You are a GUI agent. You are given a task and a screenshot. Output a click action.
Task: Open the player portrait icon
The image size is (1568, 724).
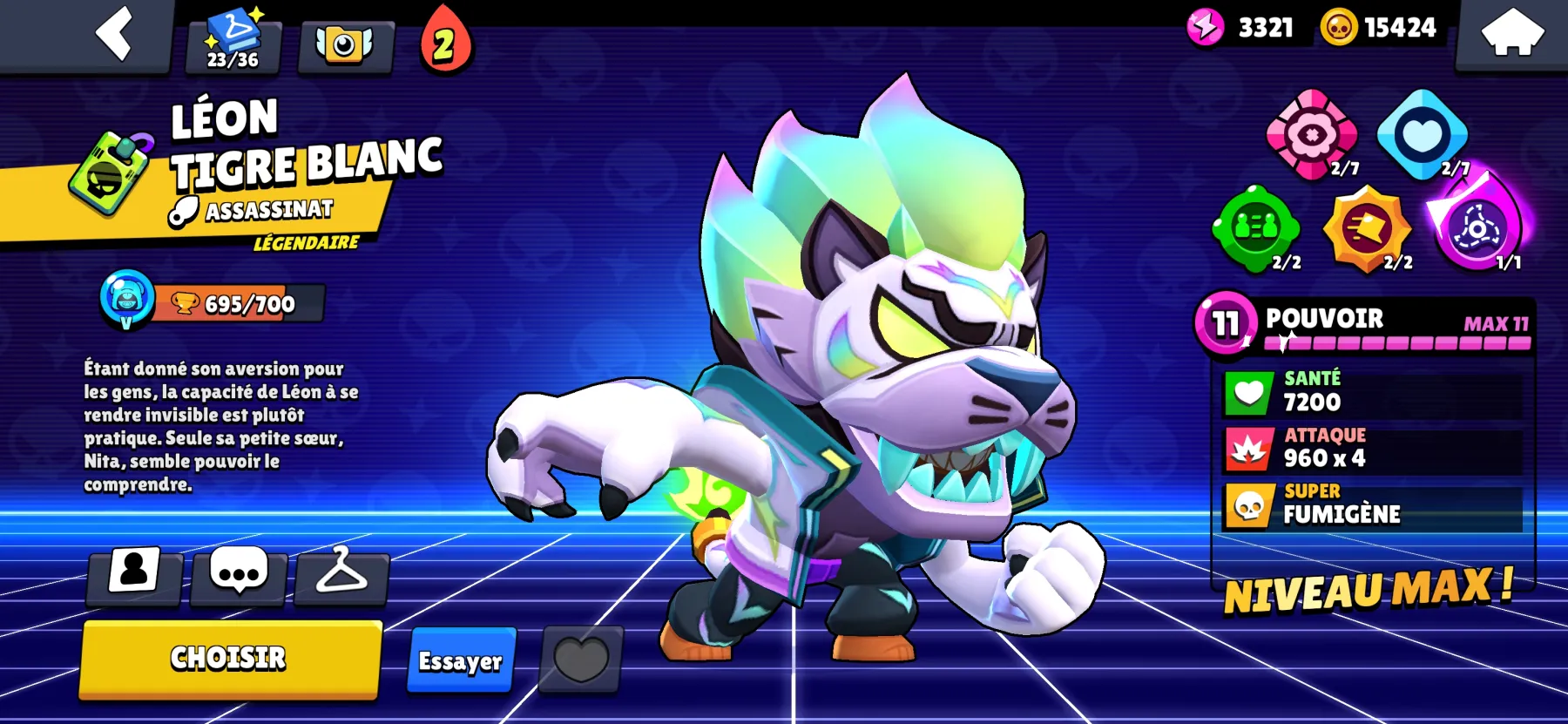pyautogui.click(x=135, y=573)
